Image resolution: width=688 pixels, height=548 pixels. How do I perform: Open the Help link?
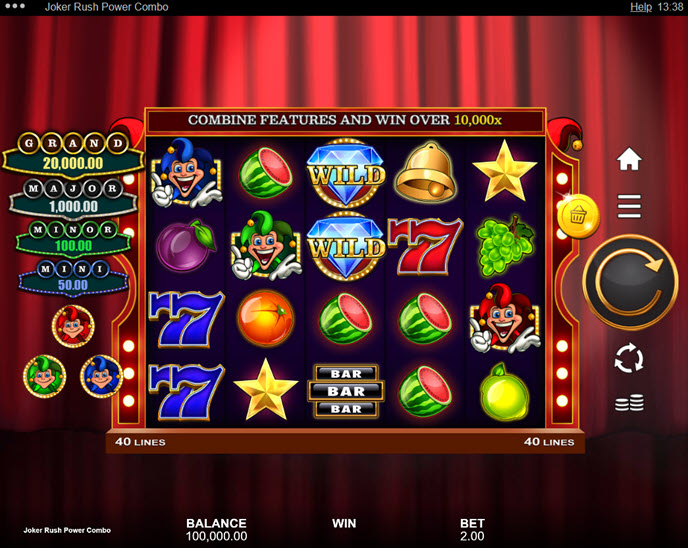click(x=640, y=7)
